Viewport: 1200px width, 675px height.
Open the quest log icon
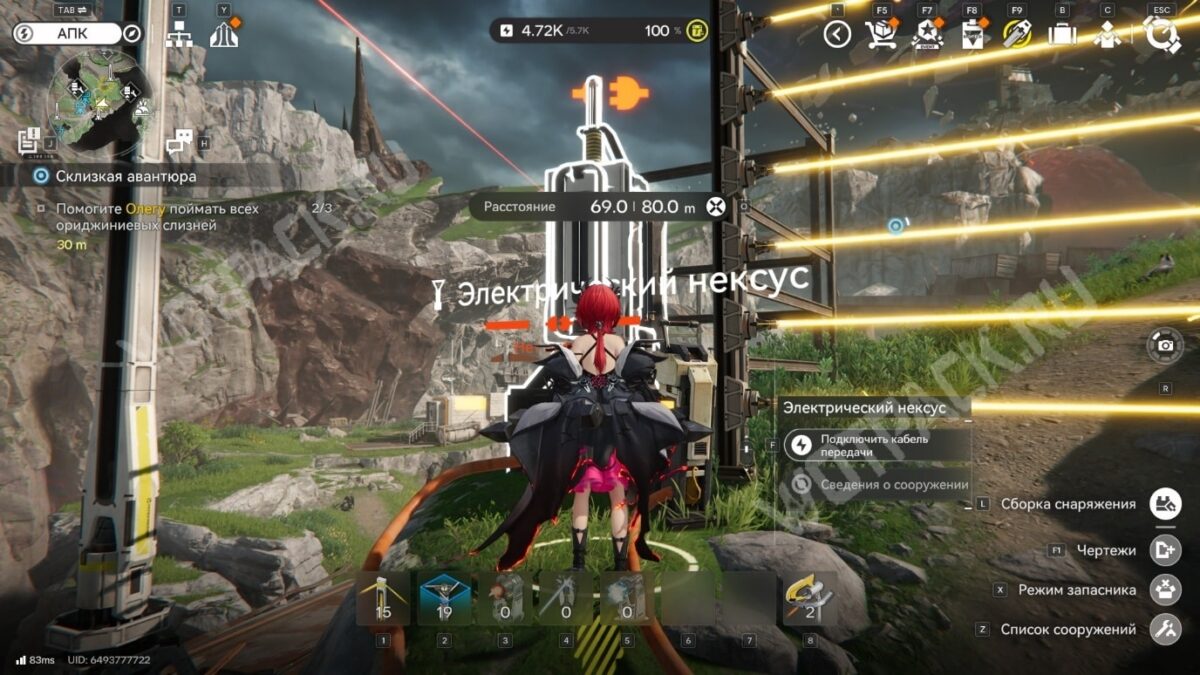click(x=29, y=141)
